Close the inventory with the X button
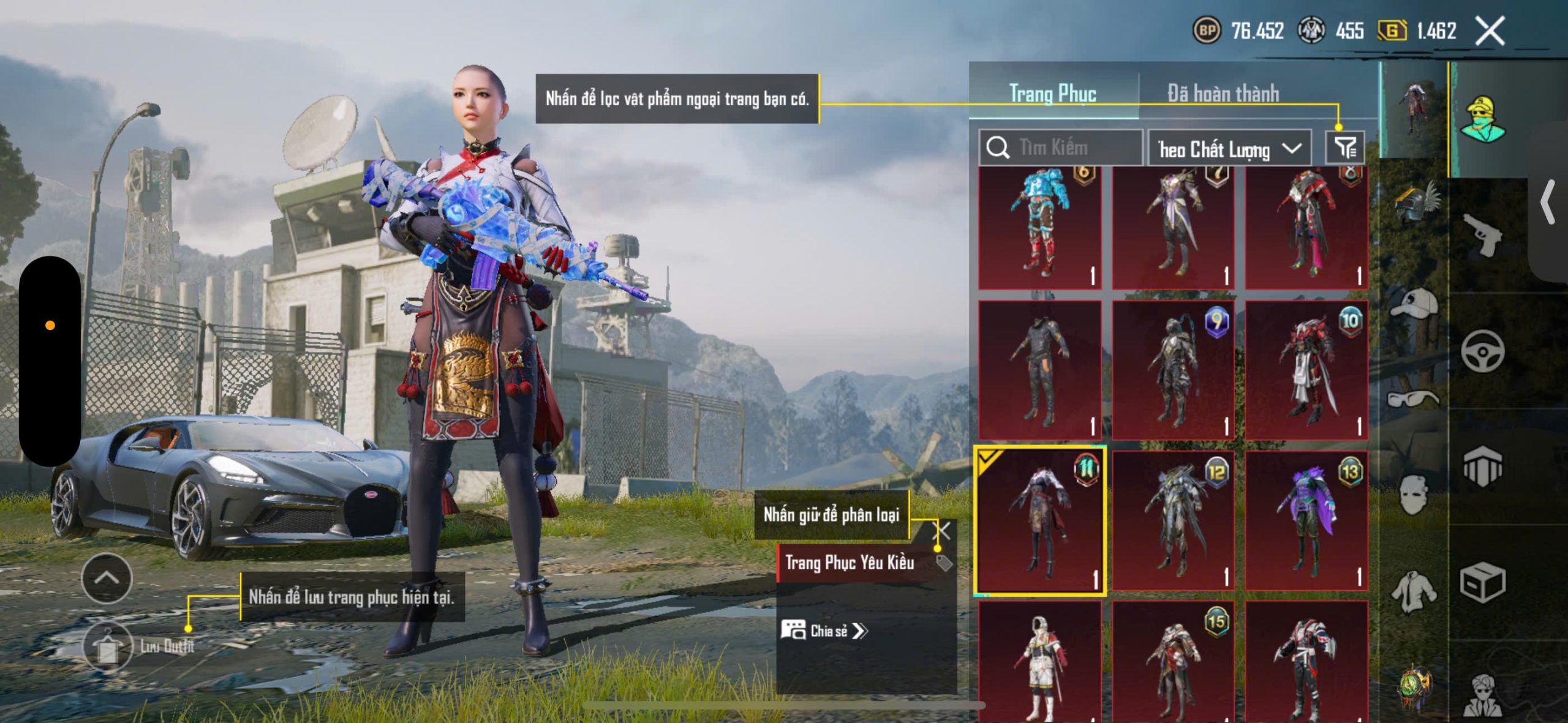The height and width of the screenshot is (723, 1568). [x=1490, y=31]
